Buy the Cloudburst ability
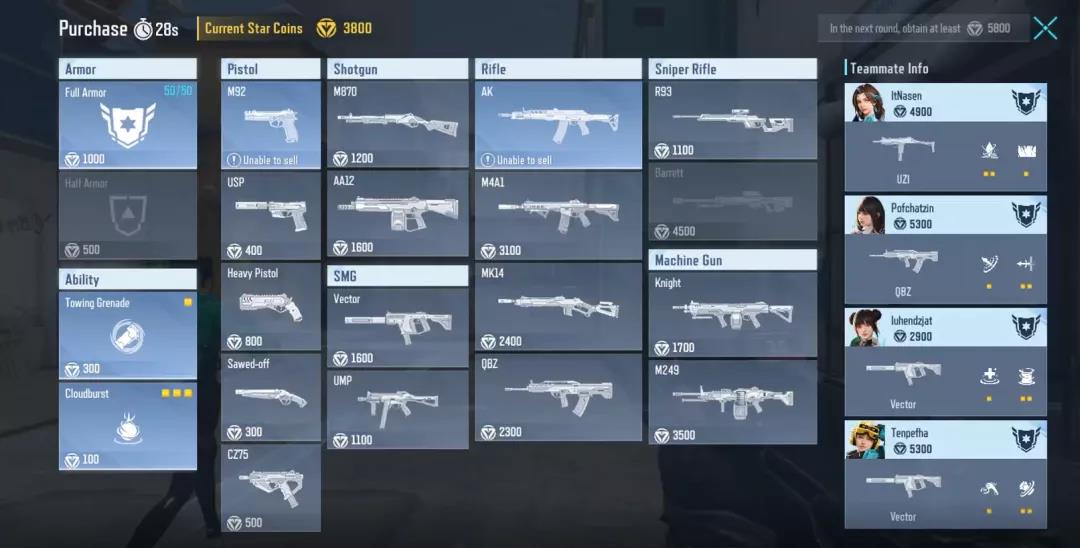 (x=128, y=427)
